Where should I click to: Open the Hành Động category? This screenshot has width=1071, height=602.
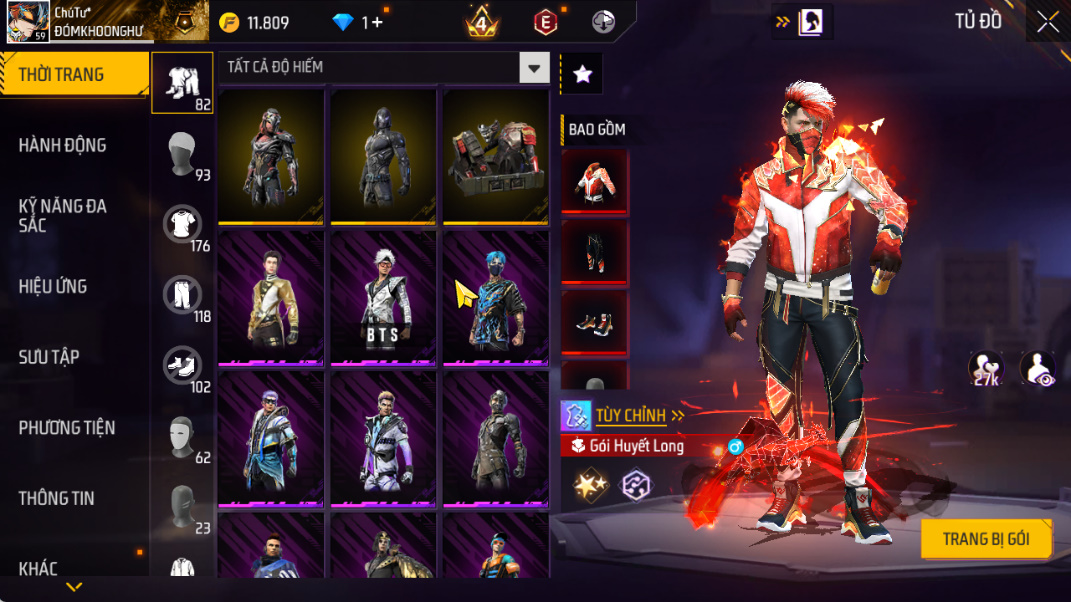(x=62, y=145)
